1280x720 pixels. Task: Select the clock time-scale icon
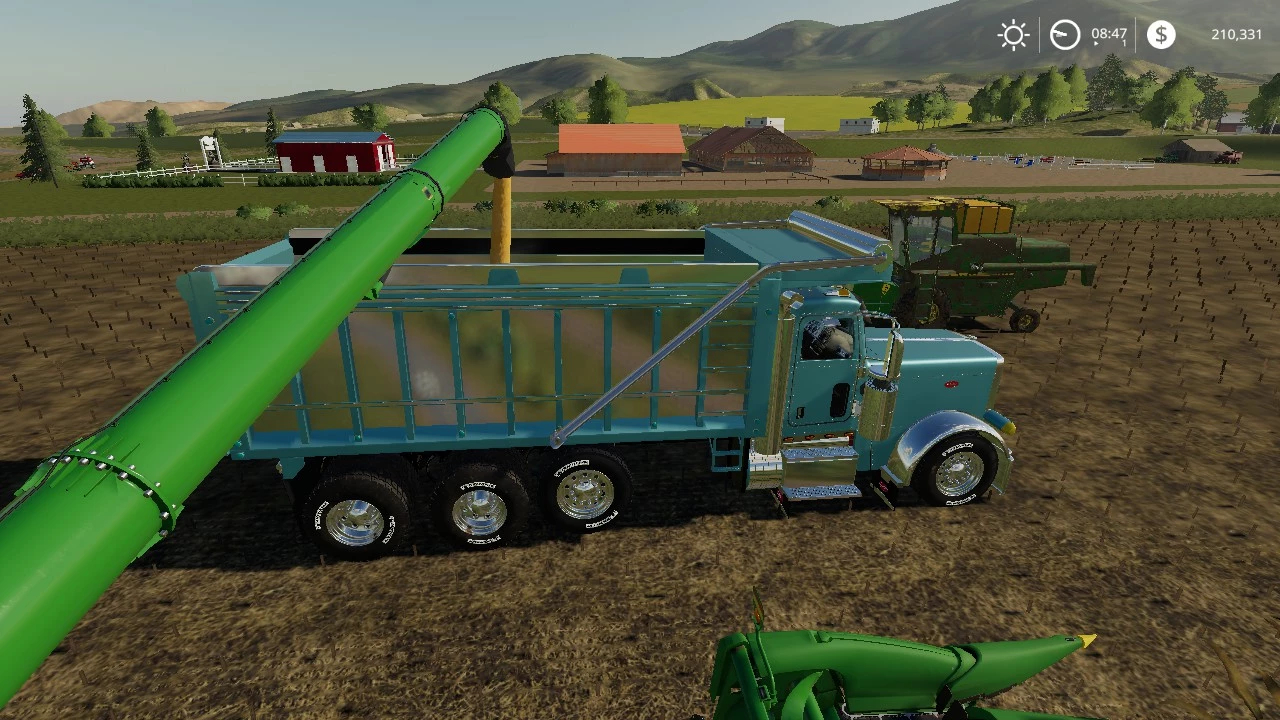pos(1065,35)
